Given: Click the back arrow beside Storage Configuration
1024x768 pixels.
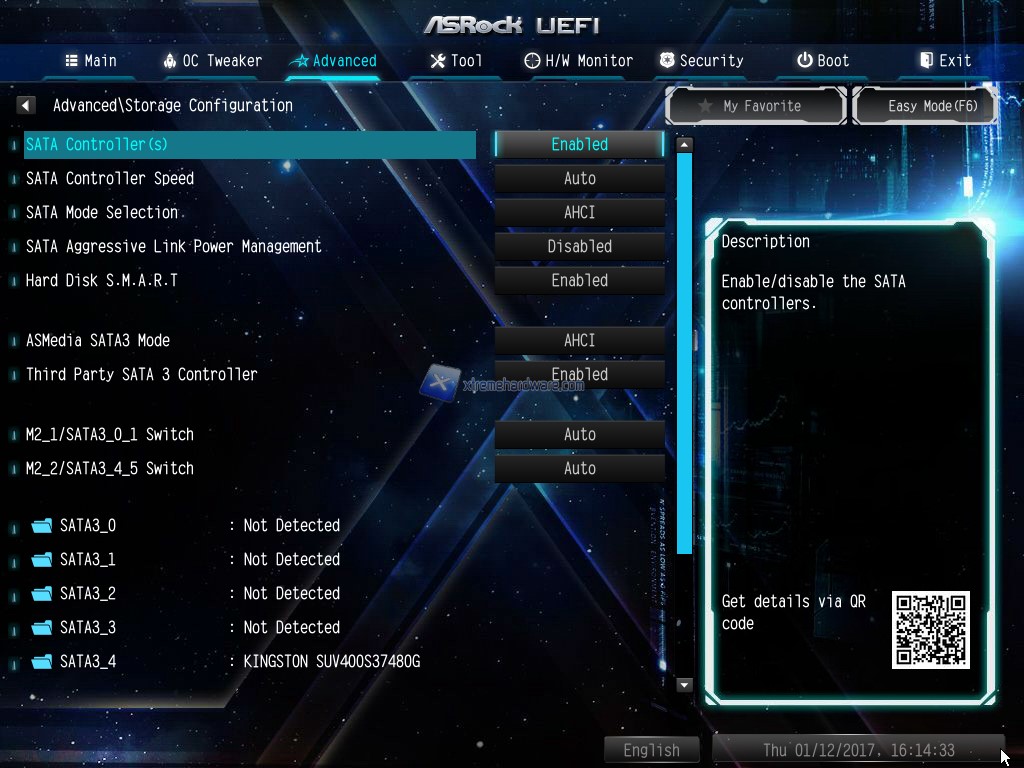Looking at the screenshot, I should [x=26, y=105].
